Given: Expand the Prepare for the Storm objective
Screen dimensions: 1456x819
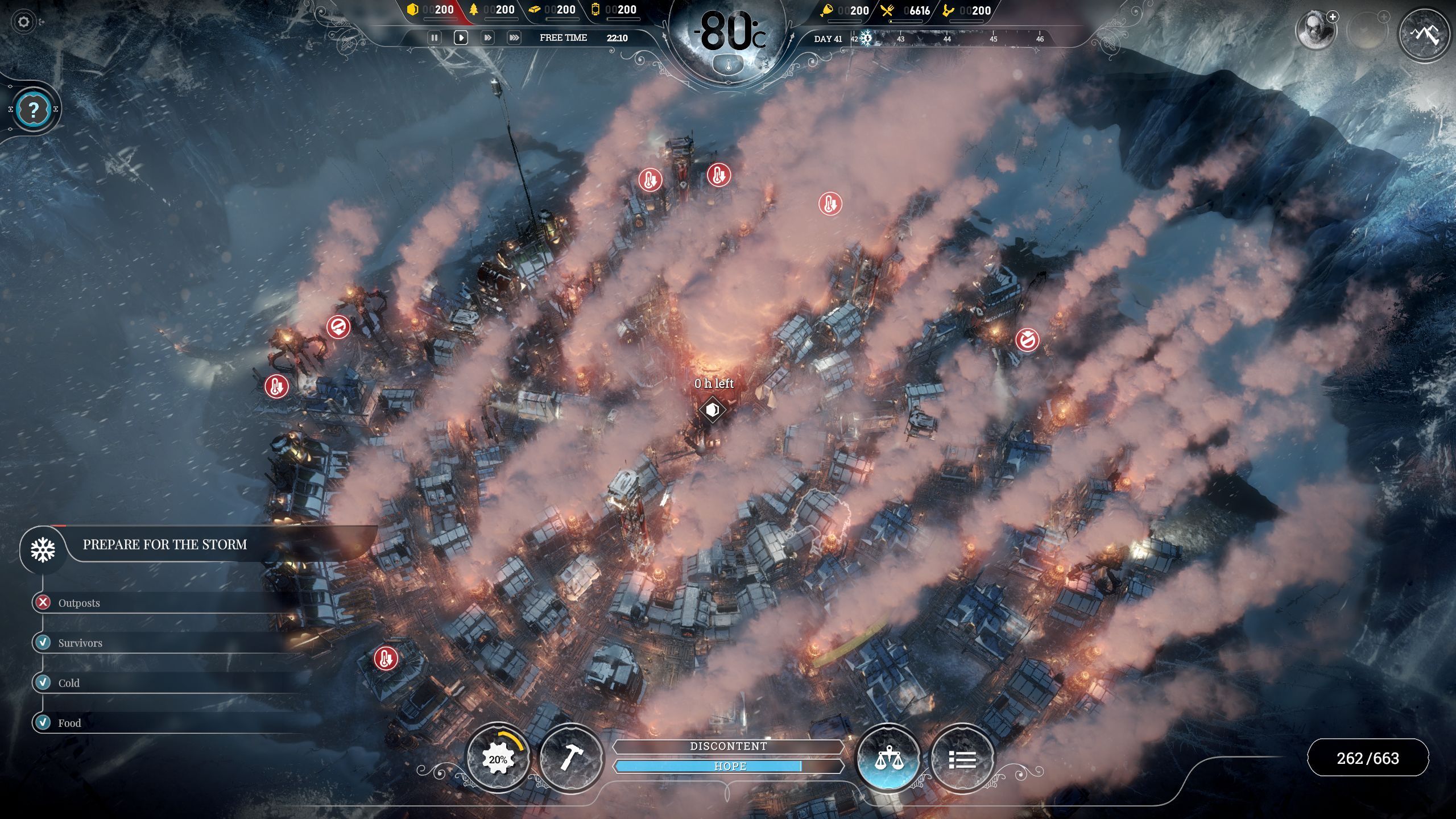Looking at the screenshot, I should click(165, 545).
